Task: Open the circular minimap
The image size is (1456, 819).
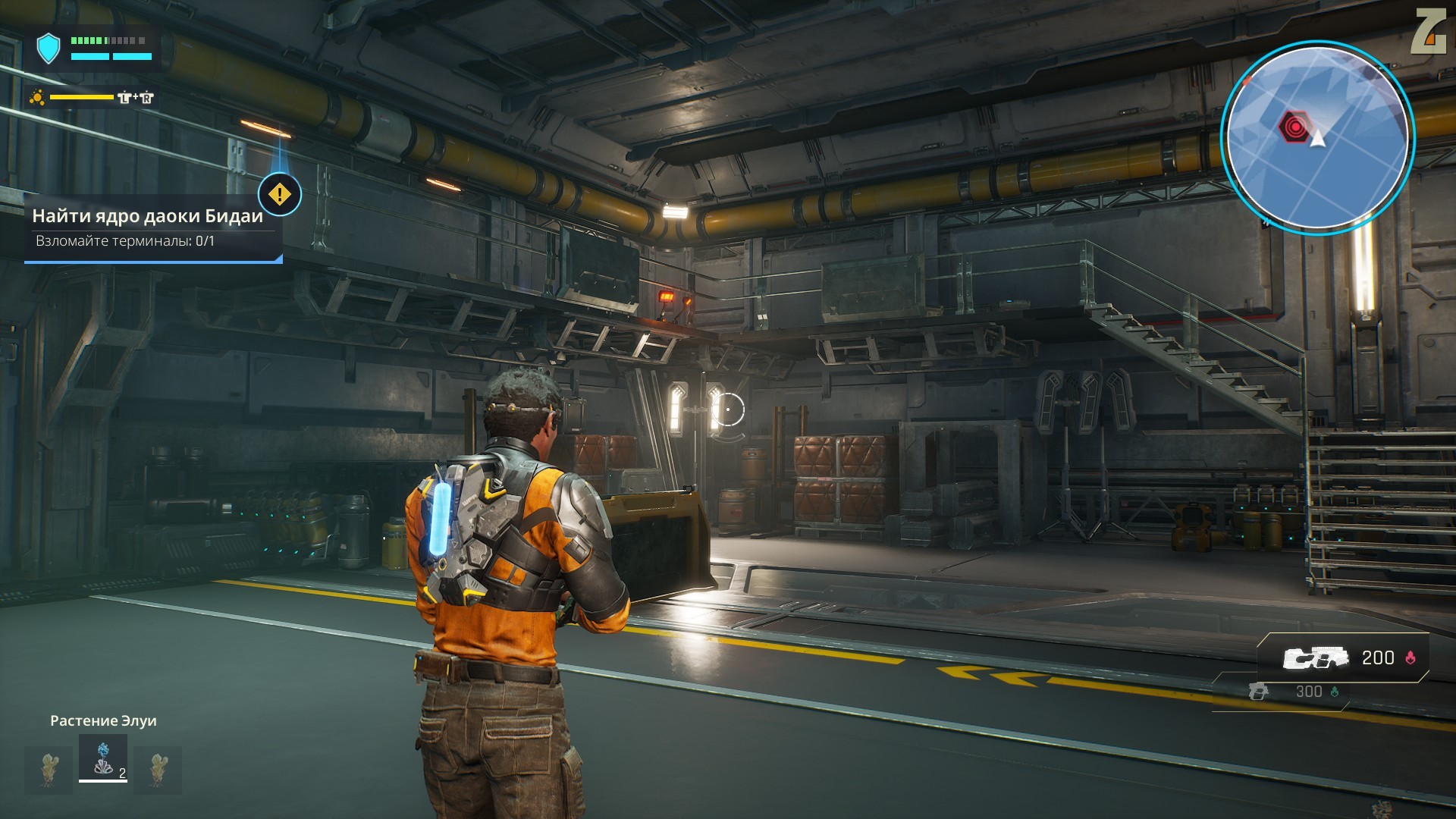Action: coord(1317,136)
